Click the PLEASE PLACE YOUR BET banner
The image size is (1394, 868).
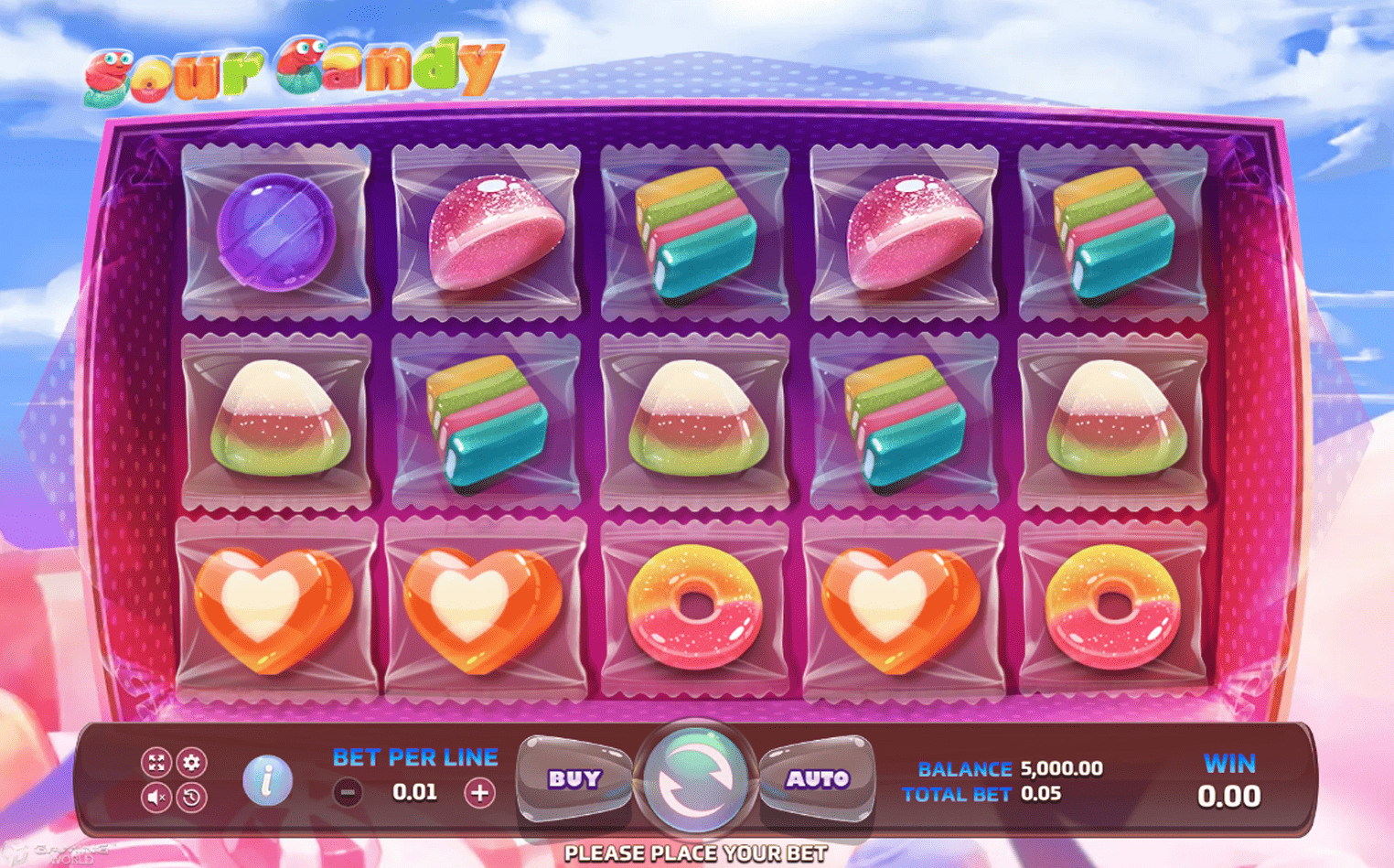click(697, 852)
